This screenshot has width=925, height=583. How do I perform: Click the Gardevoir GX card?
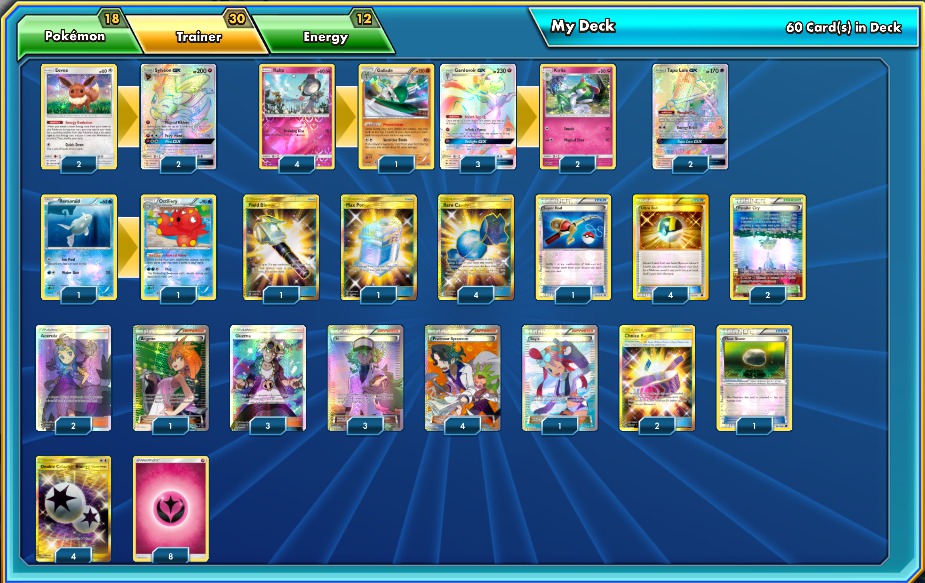(478, 113)
